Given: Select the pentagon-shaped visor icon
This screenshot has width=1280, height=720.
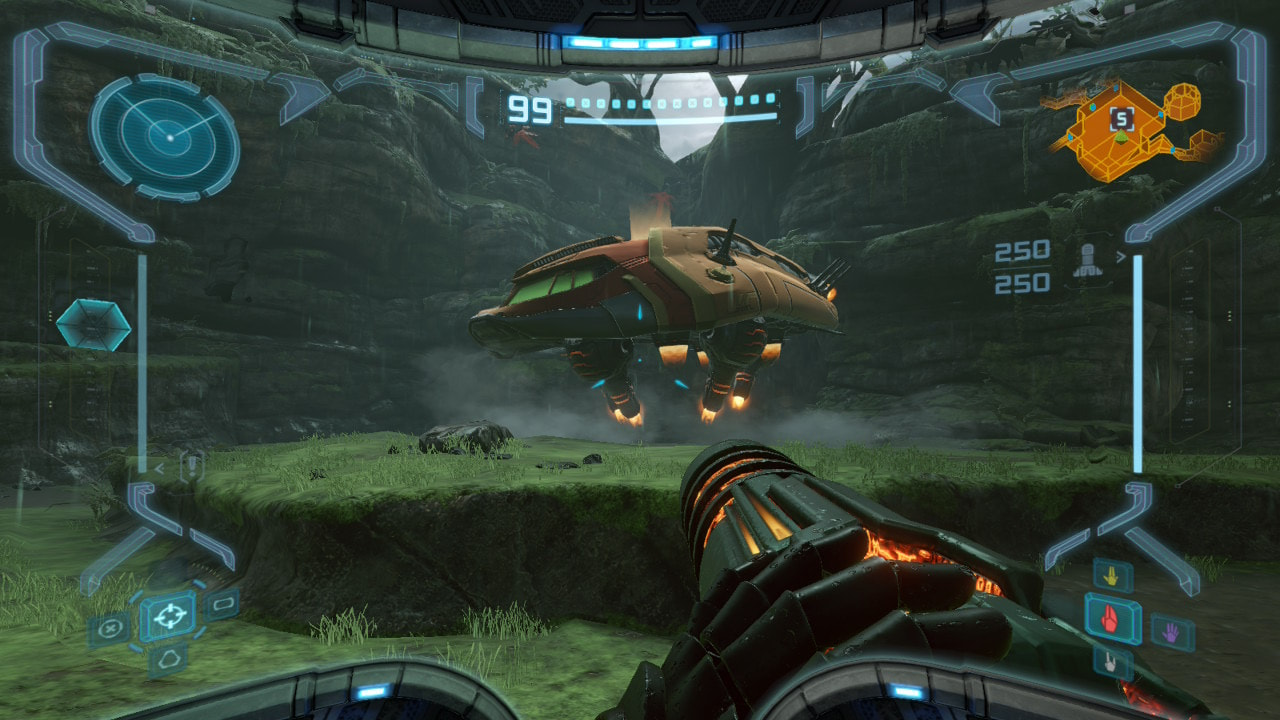Looking at the screenshot, I should [166, 660].
